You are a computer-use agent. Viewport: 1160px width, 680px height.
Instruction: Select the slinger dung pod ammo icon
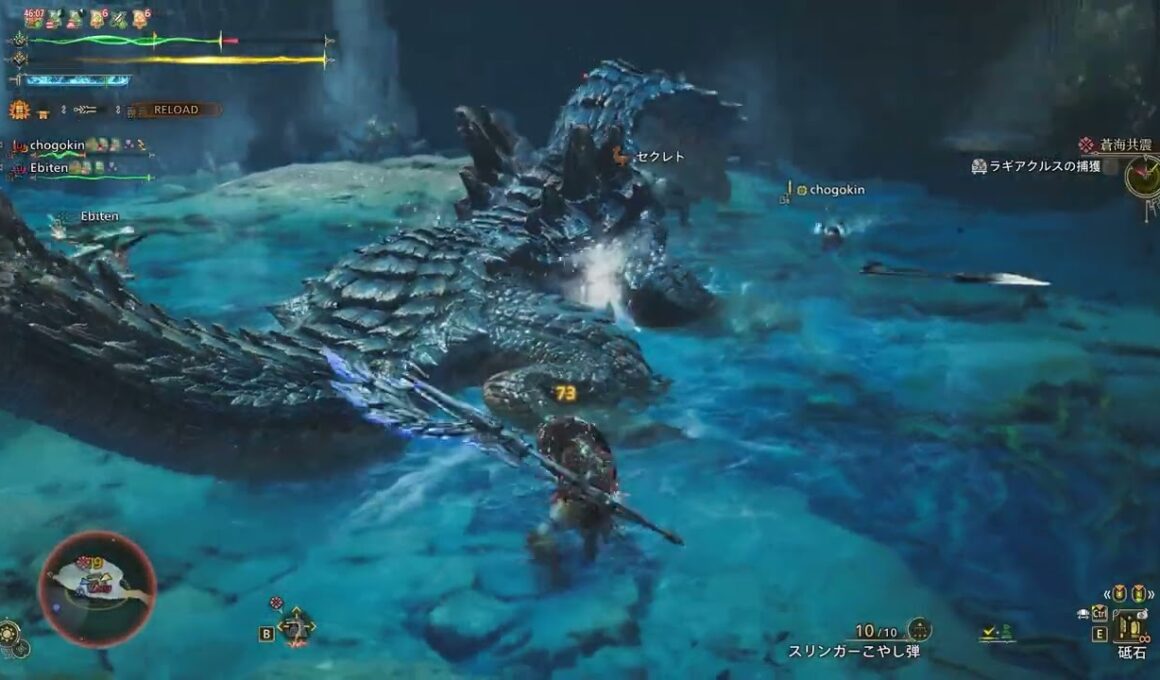click(x=920, y=630)
